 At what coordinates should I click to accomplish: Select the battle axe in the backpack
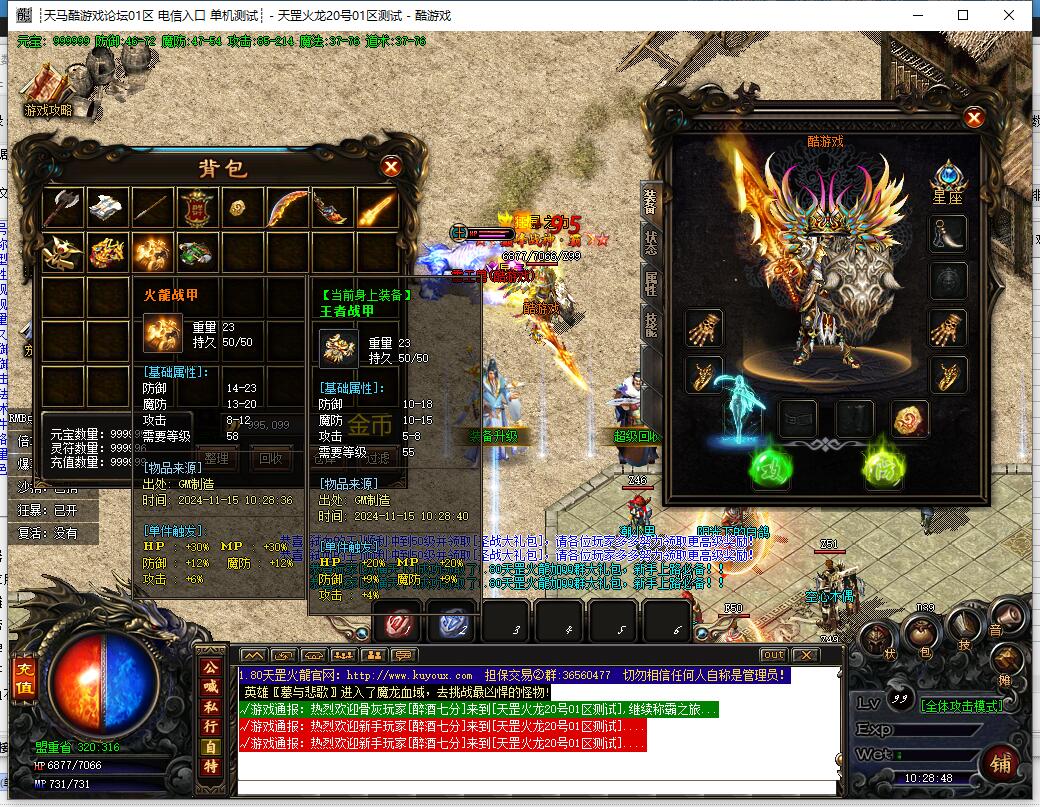(x=65, y=207)
